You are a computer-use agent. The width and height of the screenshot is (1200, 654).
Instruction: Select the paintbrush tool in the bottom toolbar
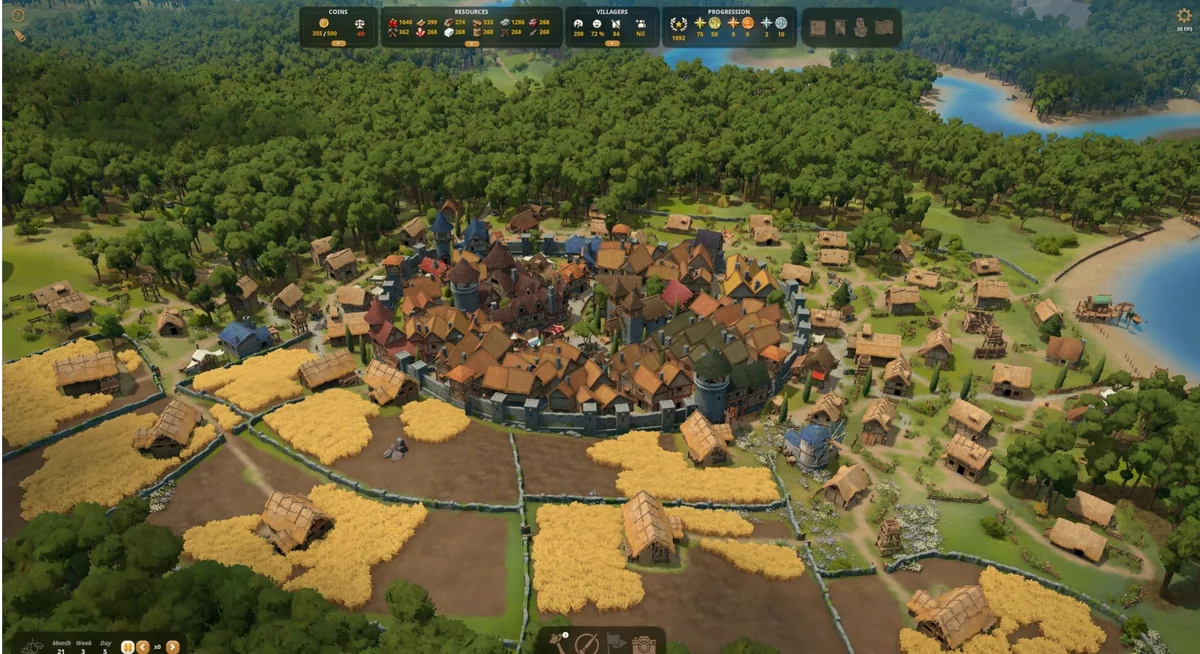pos(587,644)
